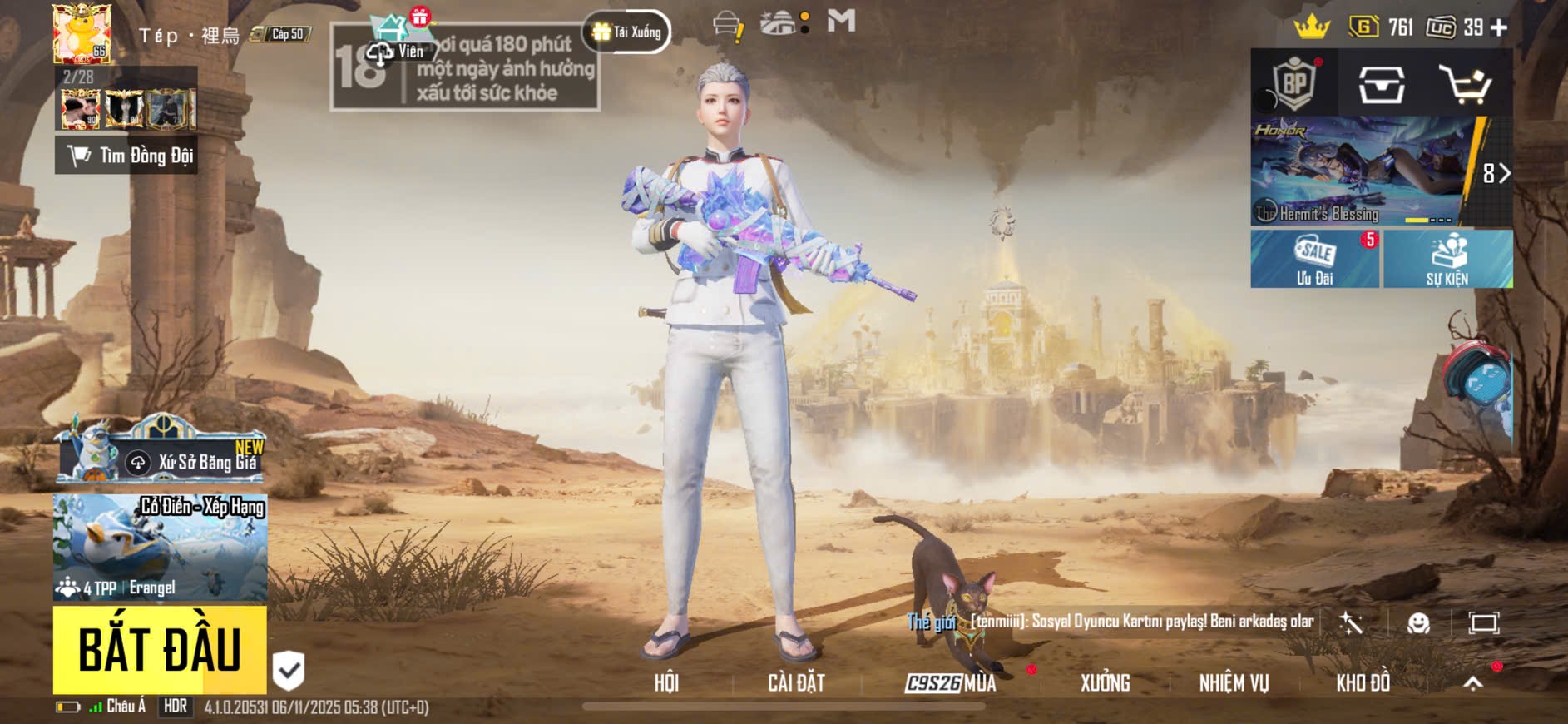This screenshot has height=724, width=1568.
Task: Open the Sự Kiện events panel
Action: [1447, 259]
